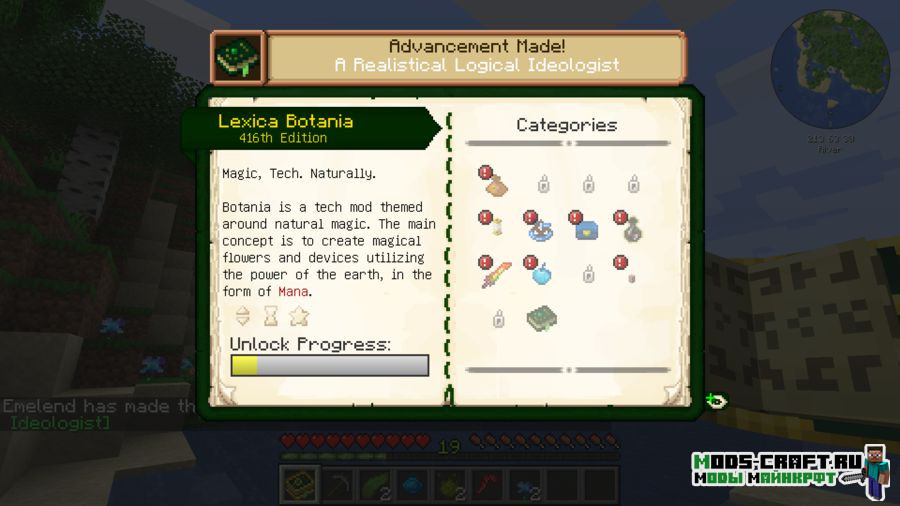Click the hourglass history button
The width and height of the screenshot is (900, 506).
coord(271,316)
